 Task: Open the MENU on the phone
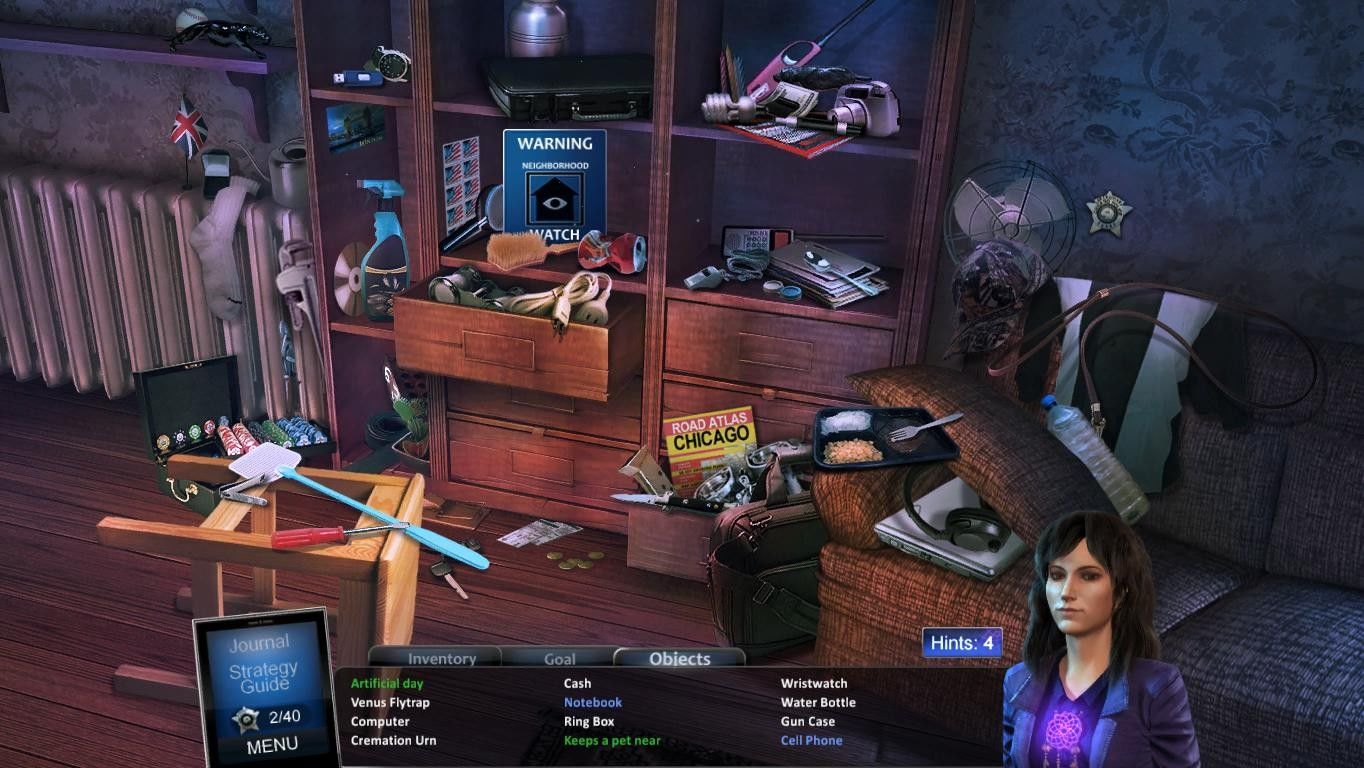click(x=271, y=744)
